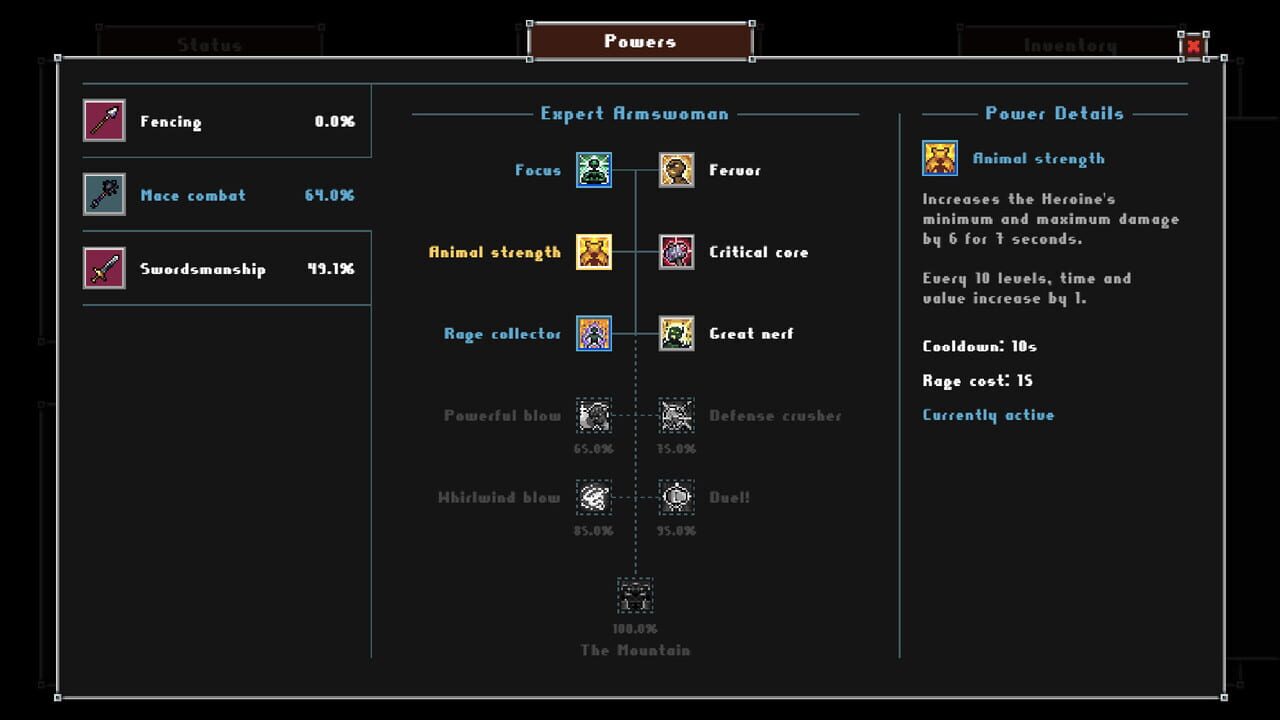Open the Critical core power

coord(676,252)
